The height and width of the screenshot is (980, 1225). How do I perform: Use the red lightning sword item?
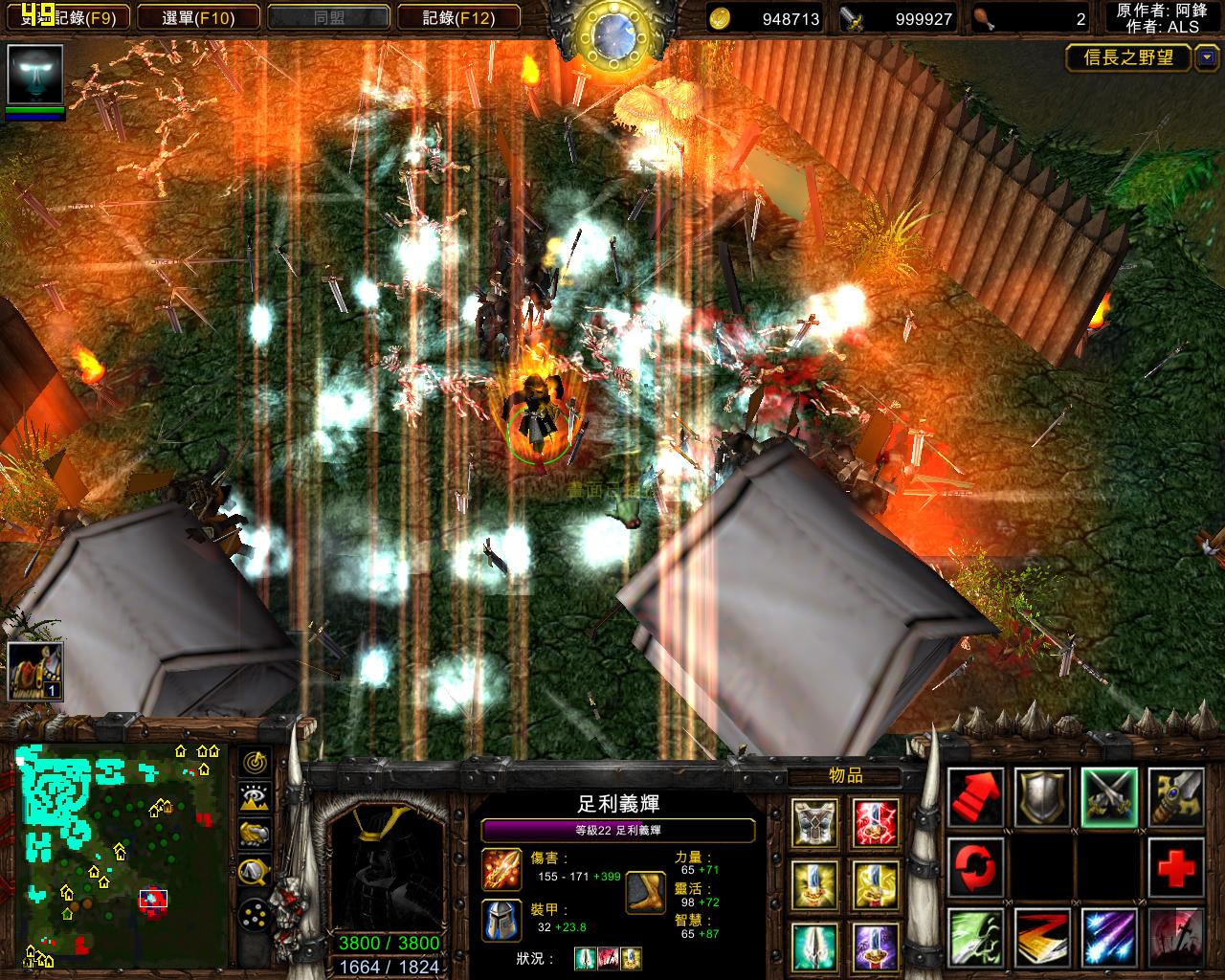click(876, 822)
